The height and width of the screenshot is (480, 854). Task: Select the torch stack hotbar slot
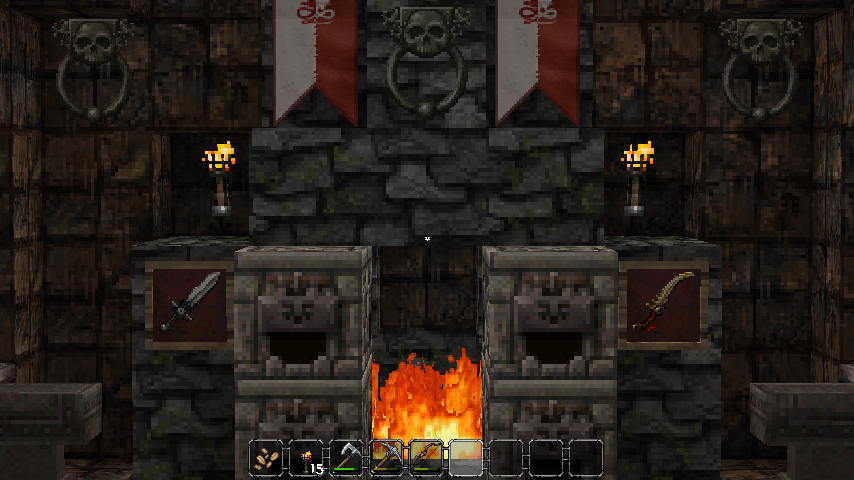(306, 457)
